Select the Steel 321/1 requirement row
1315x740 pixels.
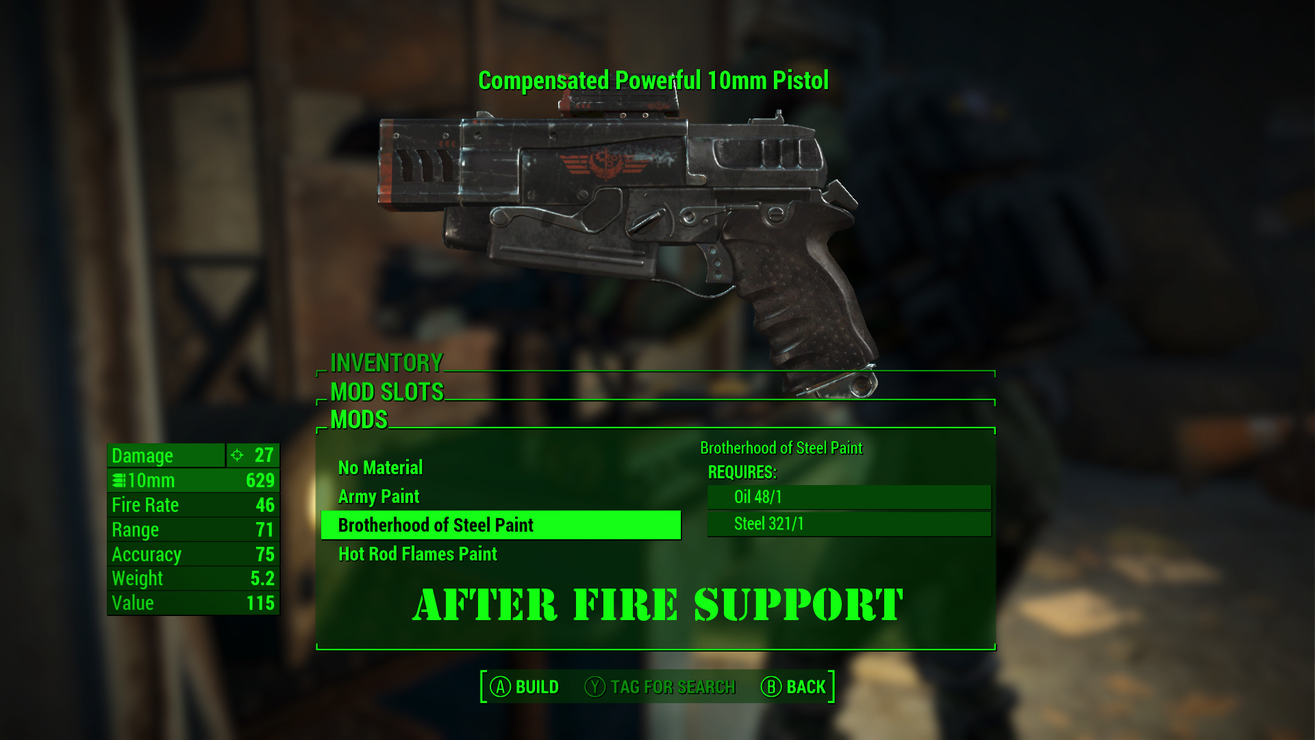(x=848, y=524)
